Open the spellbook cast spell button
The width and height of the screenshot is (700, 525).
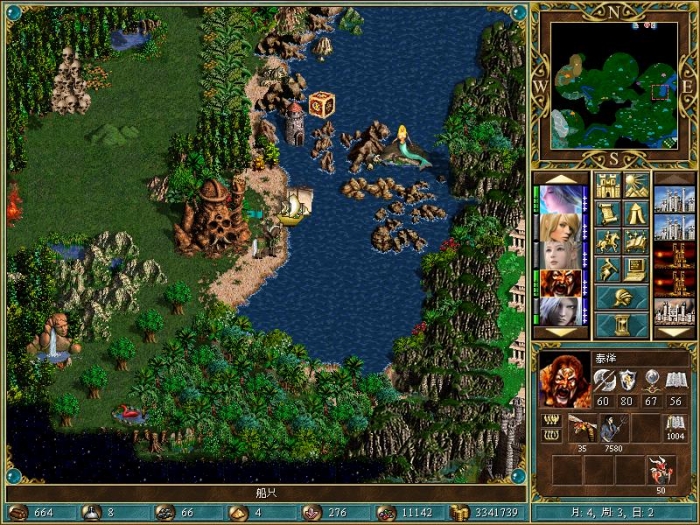pos(636,242)
